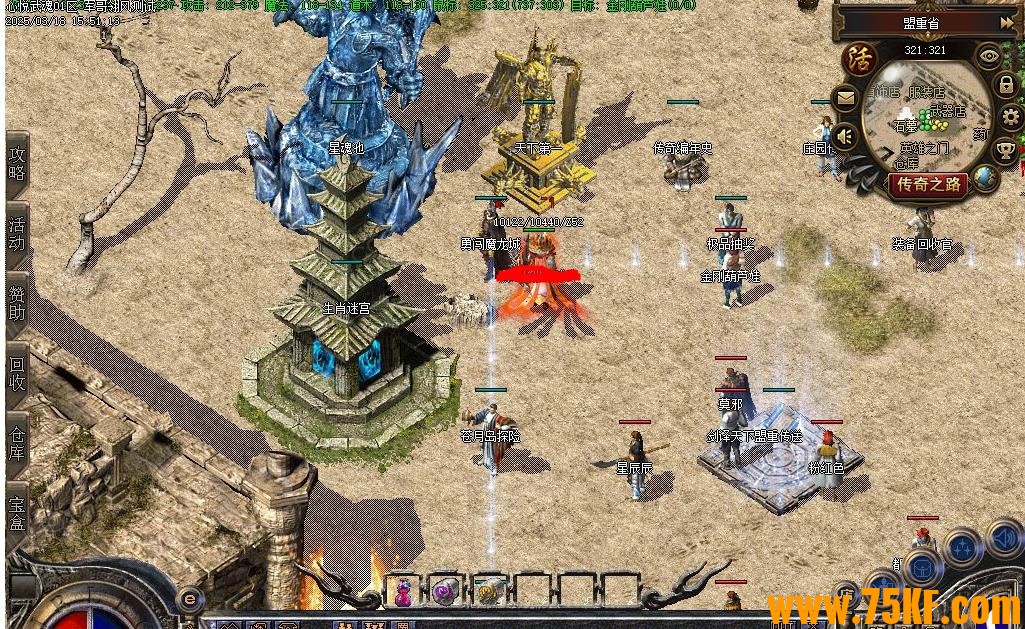Click the red 活 round button

coord(858,58)
